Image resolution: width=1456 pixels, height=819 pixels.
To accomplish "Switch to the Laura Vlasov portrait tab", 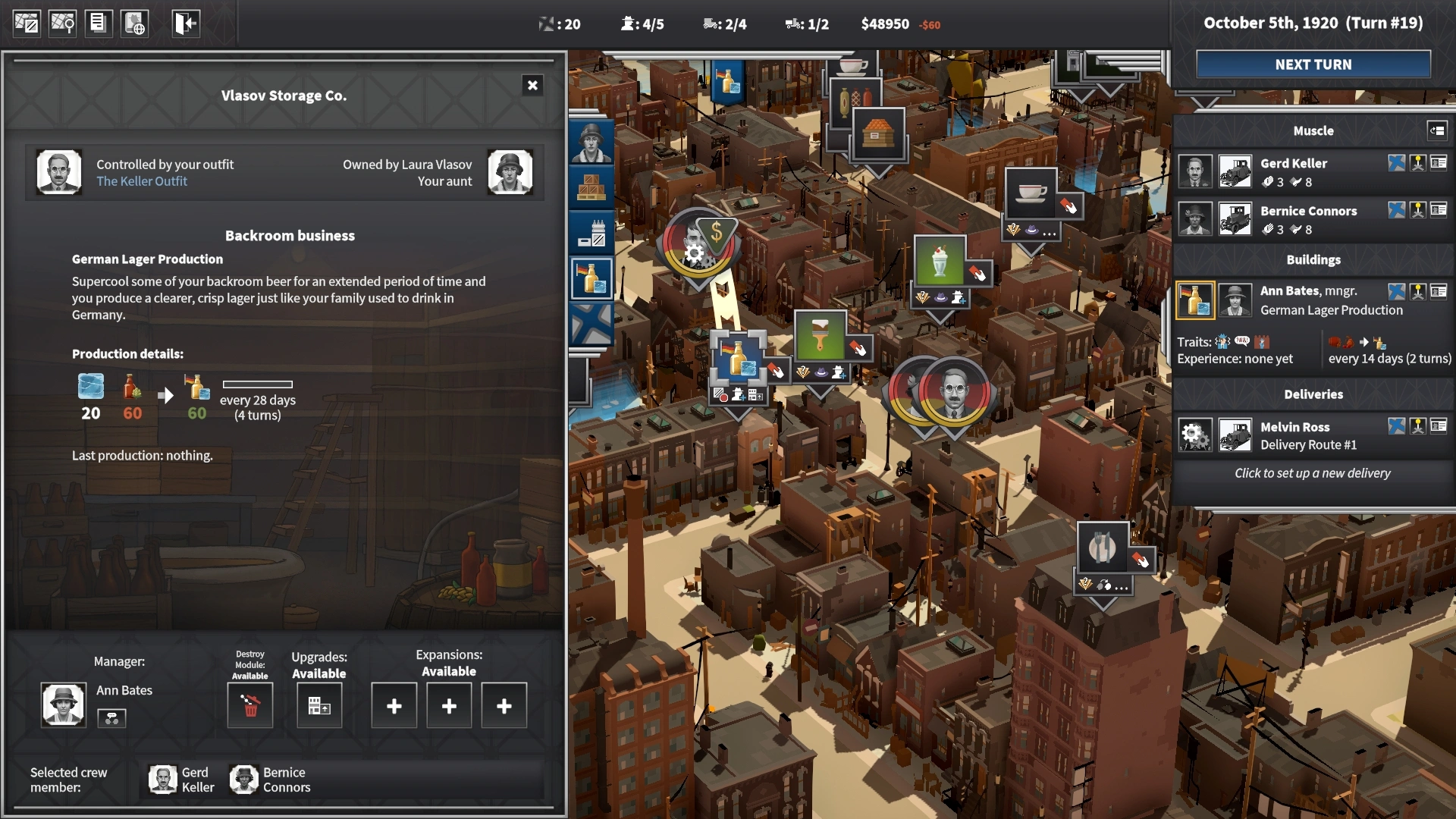I will pyautogui.click(x=591, y=143).
